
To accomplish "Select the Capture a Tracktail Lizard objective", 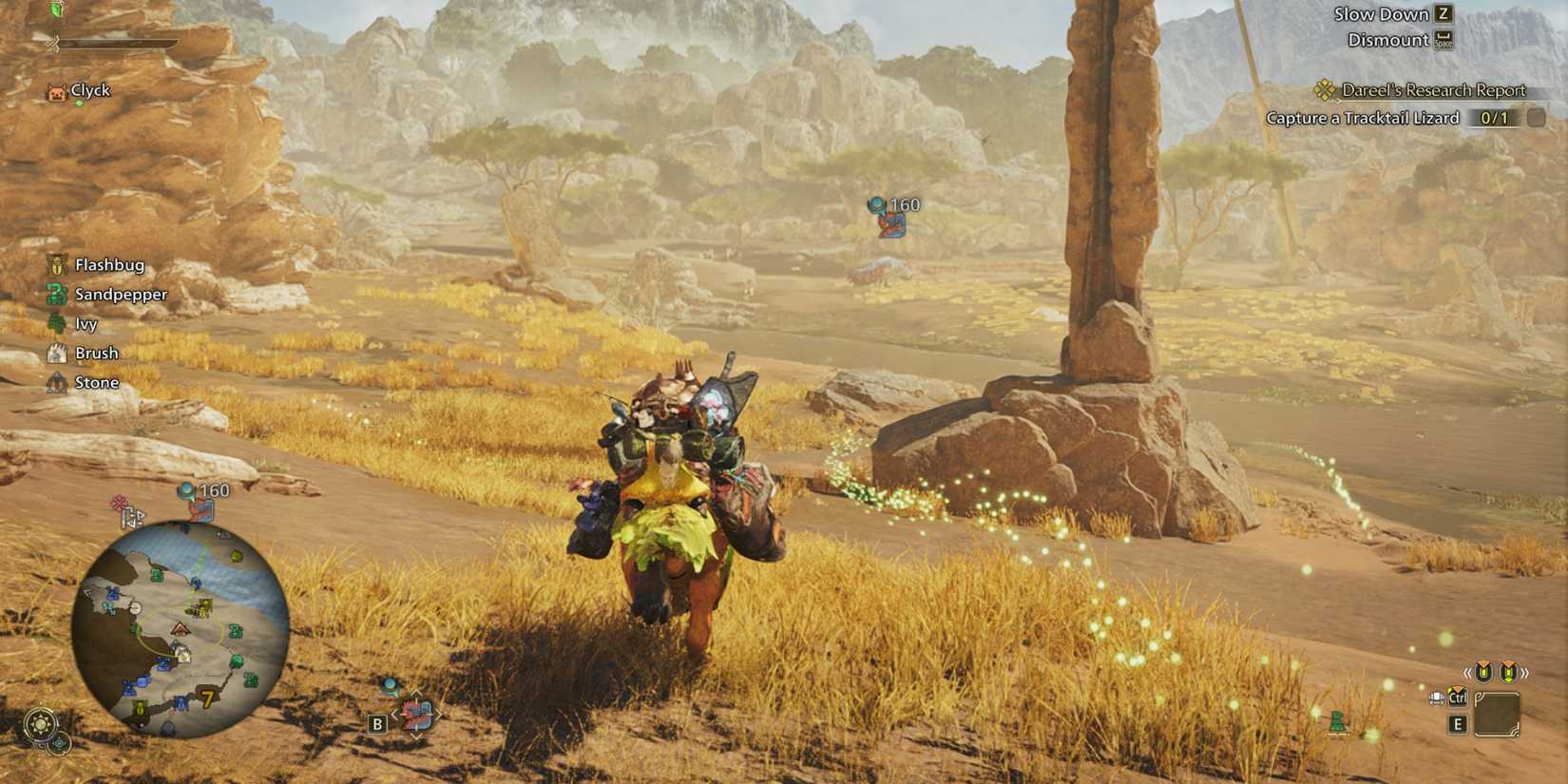I will click(x=1363, y=118).
